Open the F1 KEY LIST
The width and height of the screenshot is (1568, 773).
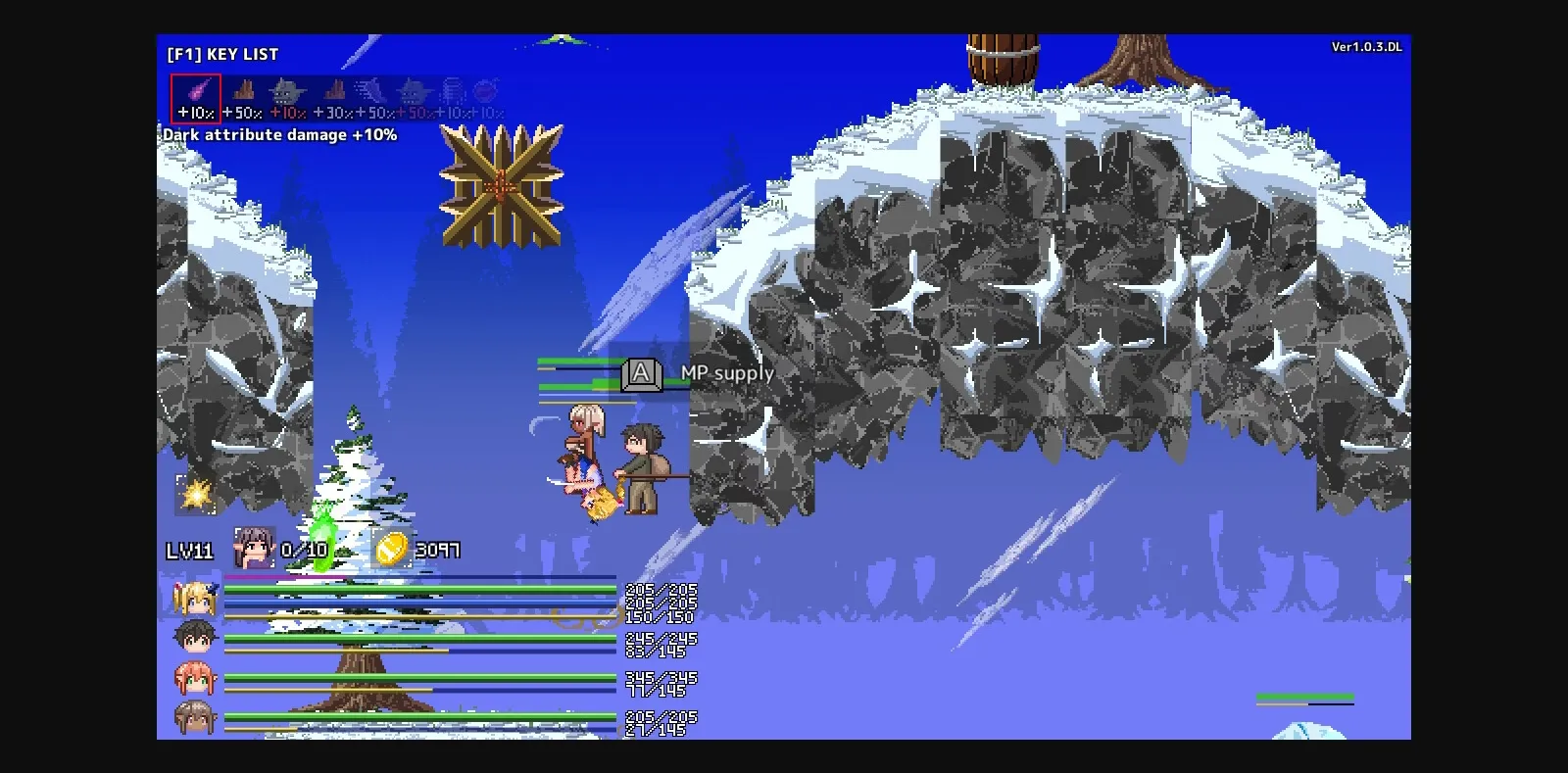click(220, 54)
